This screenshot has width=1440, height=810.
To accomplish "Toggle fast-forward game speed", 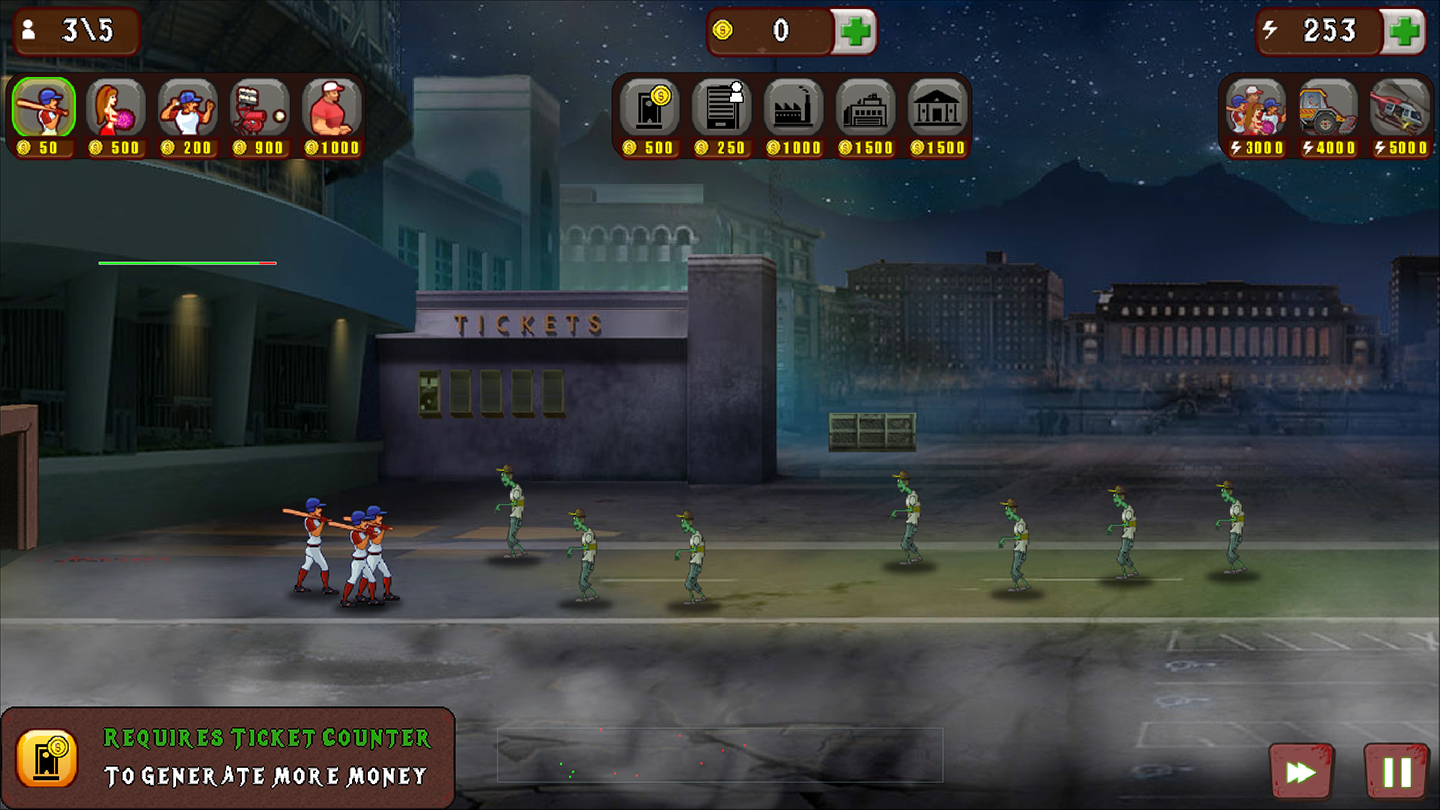I will point(1300,772).
